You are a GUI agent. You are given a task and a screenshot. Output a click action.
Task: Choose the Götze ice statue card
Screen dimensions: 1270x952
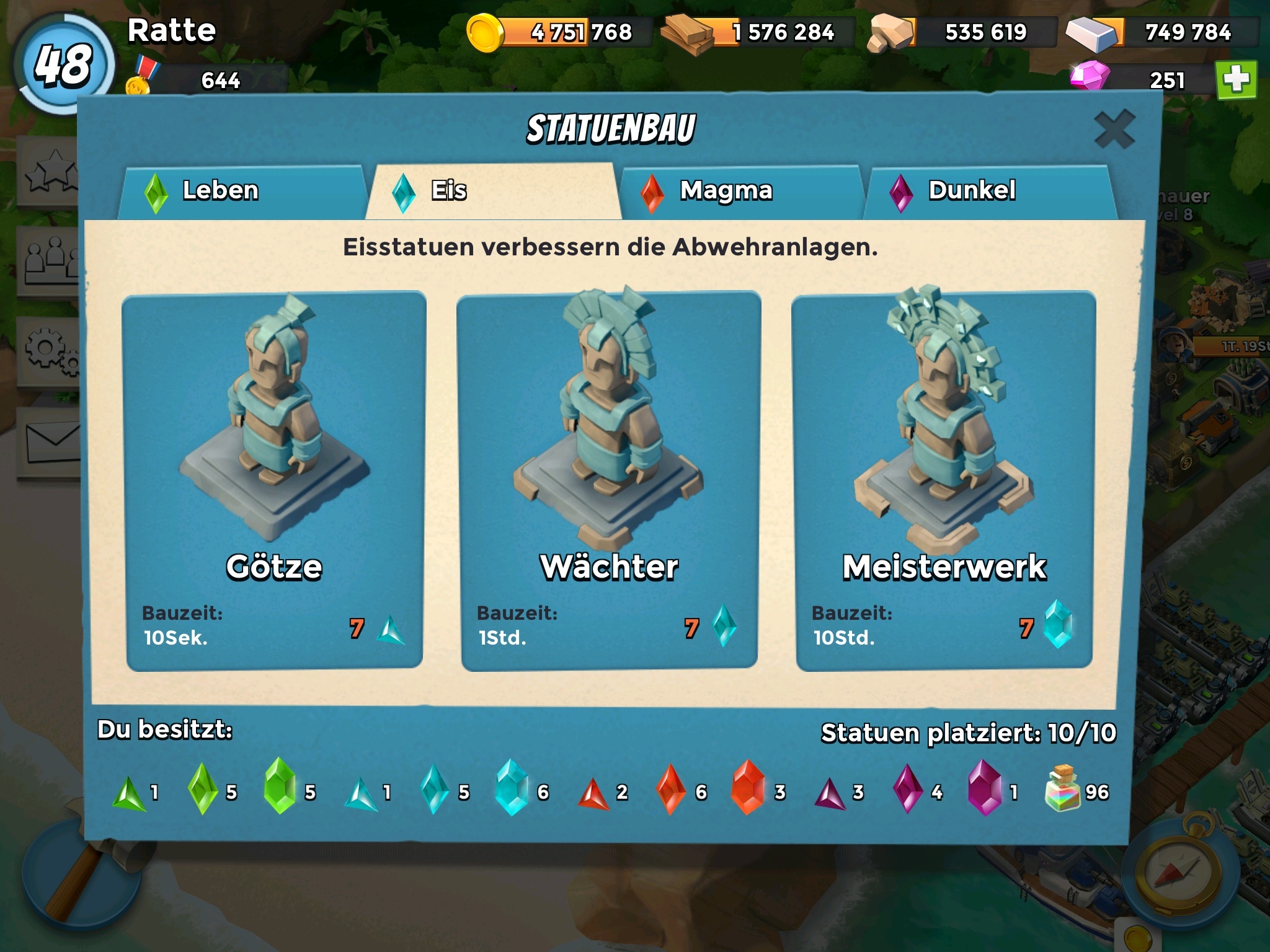pyautogui.click(x=274, y=481)
